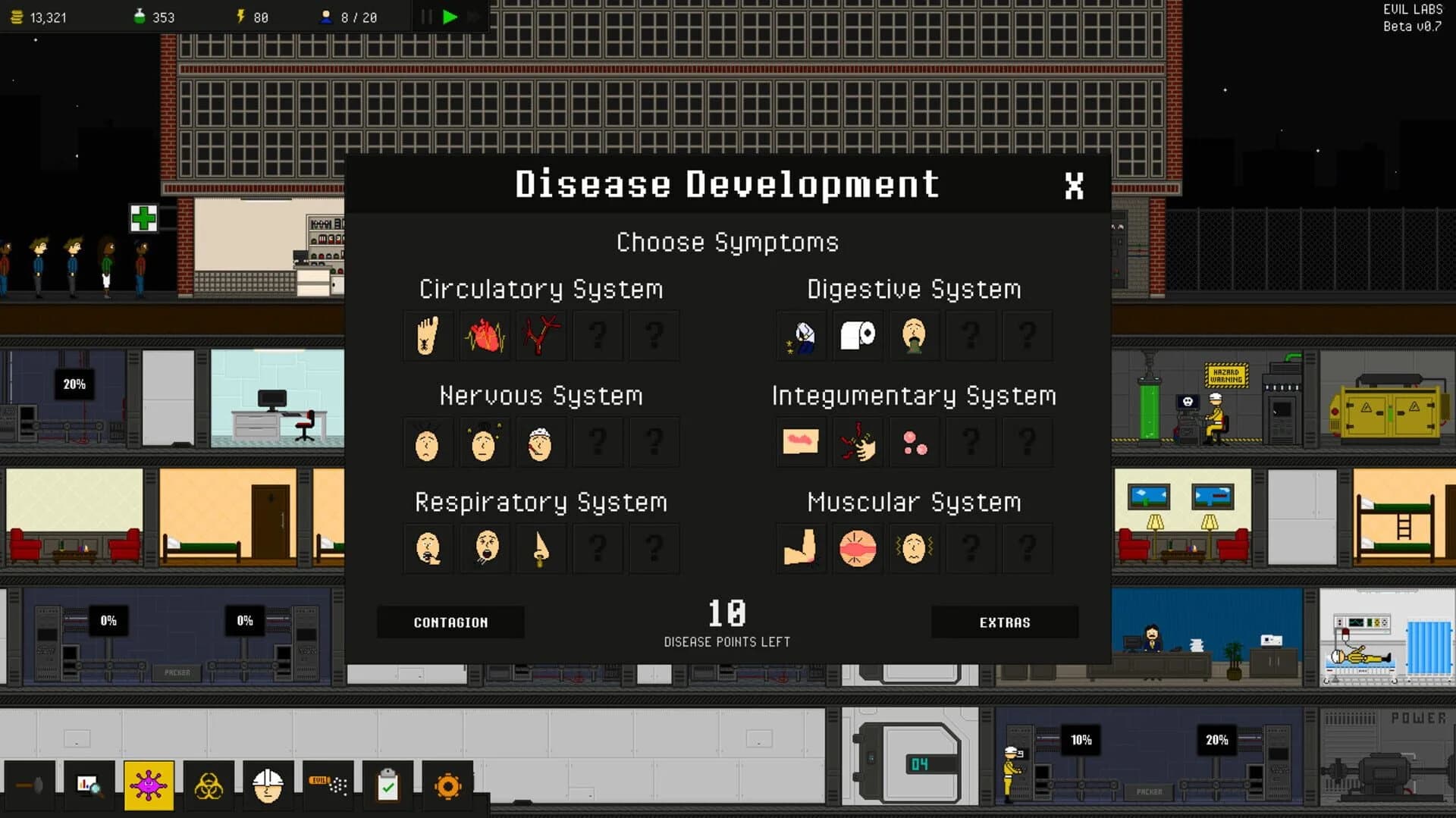This screenshot has height=818, width=1456.
Task: Switch to the Contagion section
Action: 450,622
